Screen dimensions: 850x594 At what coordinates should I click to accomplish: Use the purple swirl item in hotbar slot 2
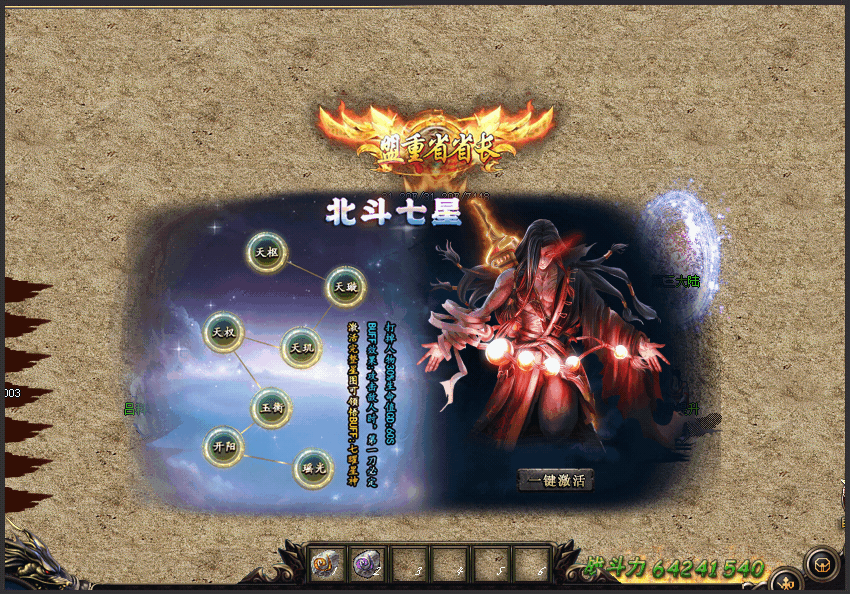tap(367, 564)
